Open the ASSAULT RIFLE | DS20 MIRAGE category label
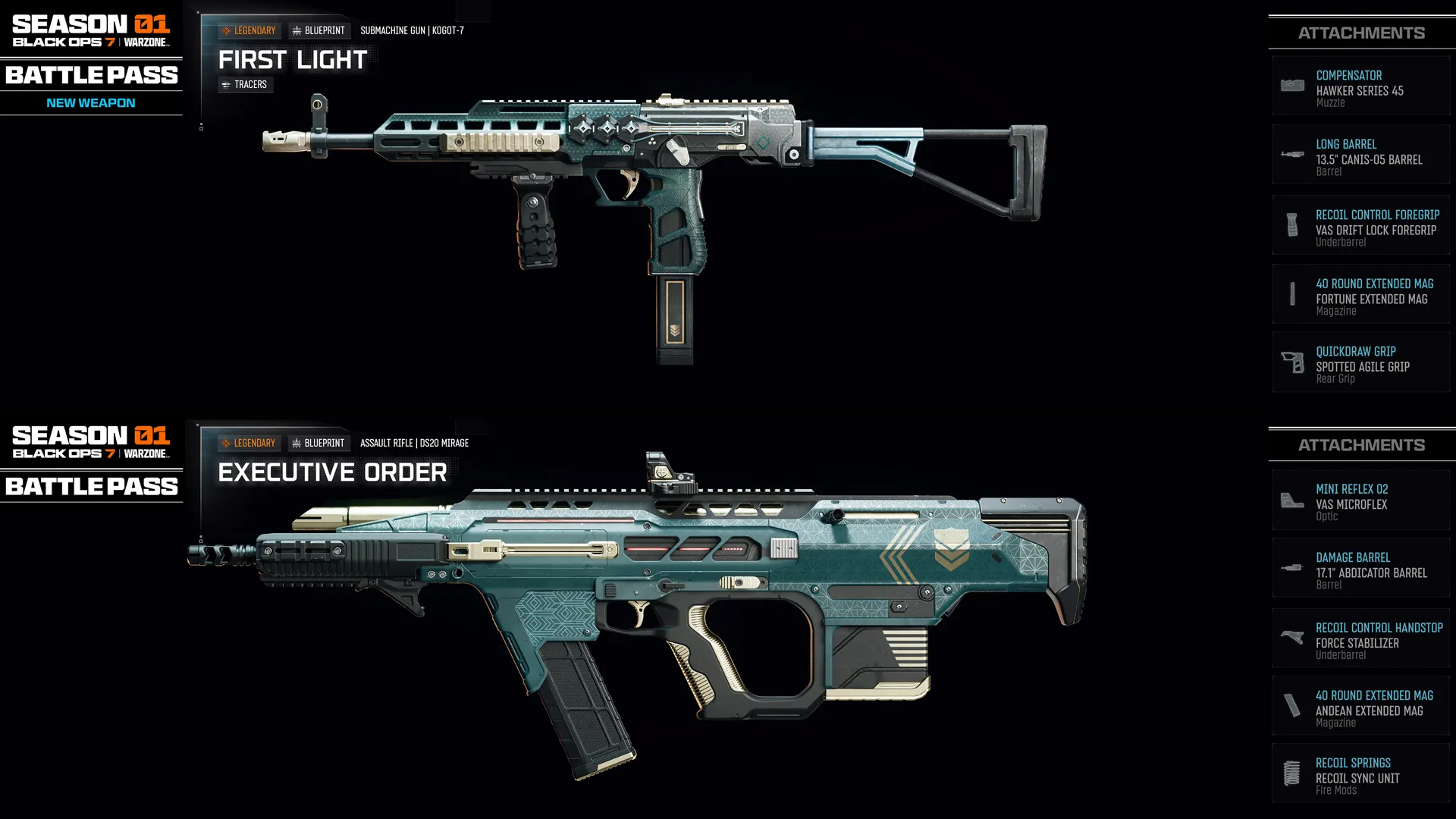 [414, 443]
